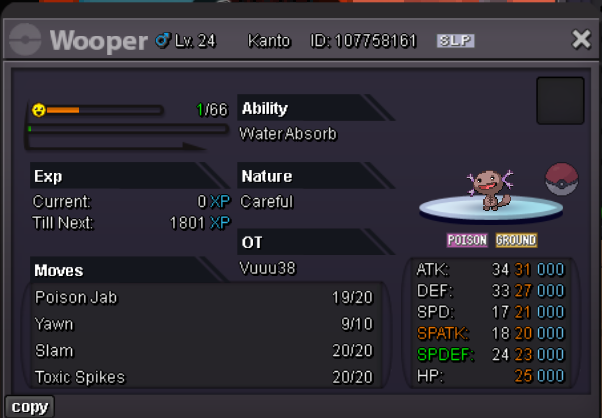Click the copy button
Viewport: 602px width, 418px height.
[x=29, y=407]
